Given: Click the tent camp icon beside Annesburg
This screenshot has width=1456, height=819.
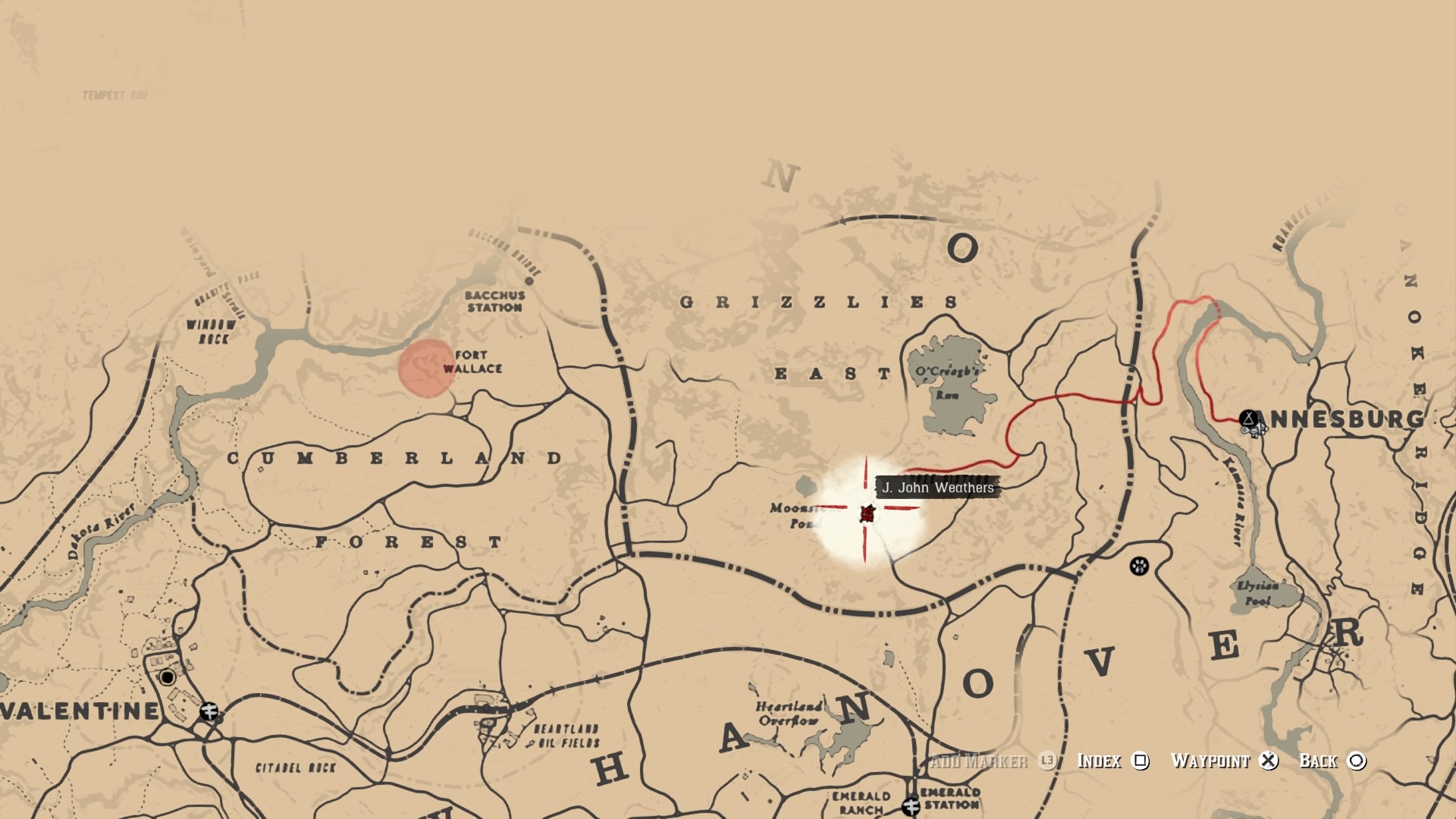Looking at the screenshot, I should (1248, 418).
